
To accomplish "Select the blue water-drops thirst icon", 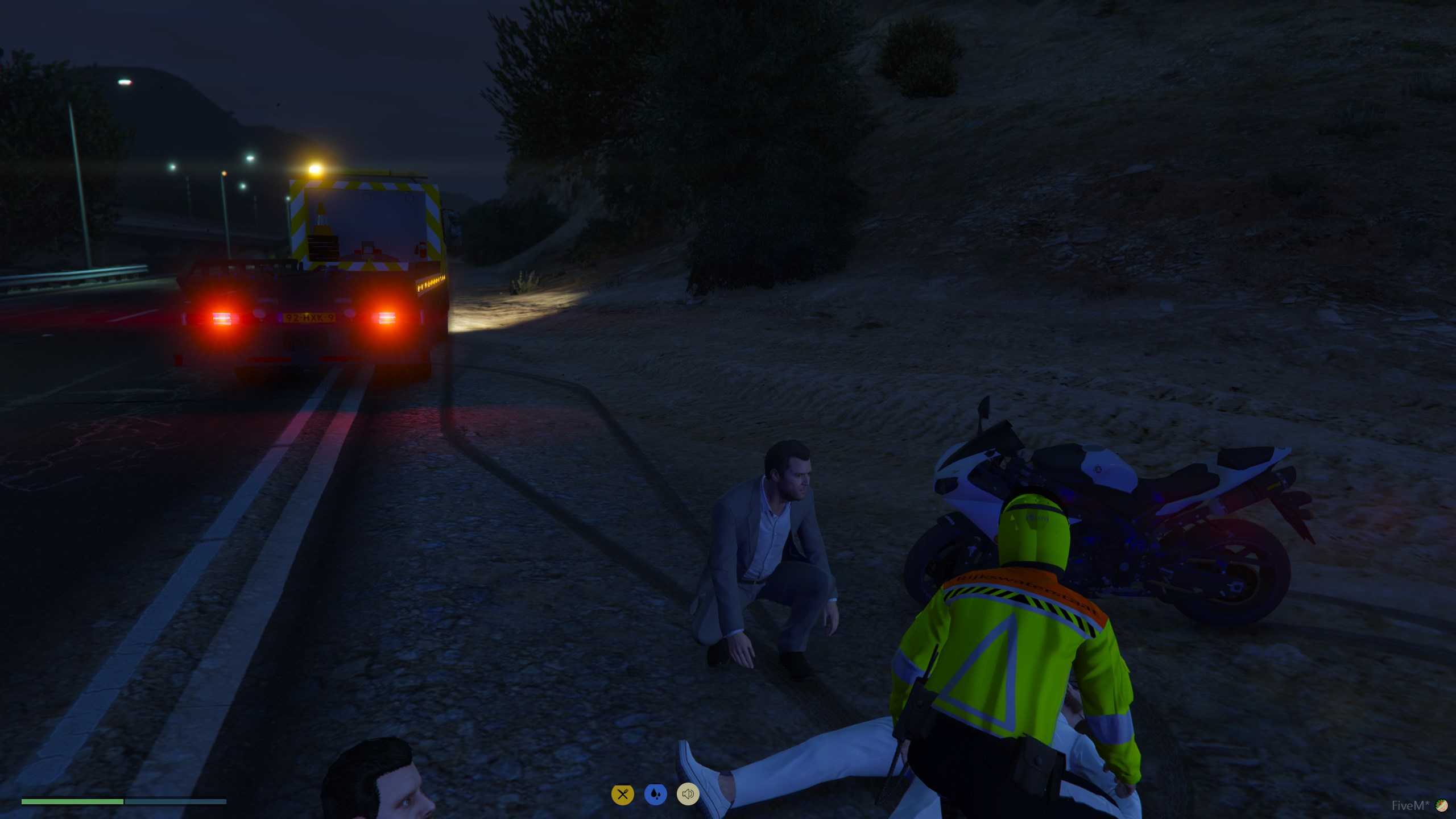I will [x=655, y=794].
